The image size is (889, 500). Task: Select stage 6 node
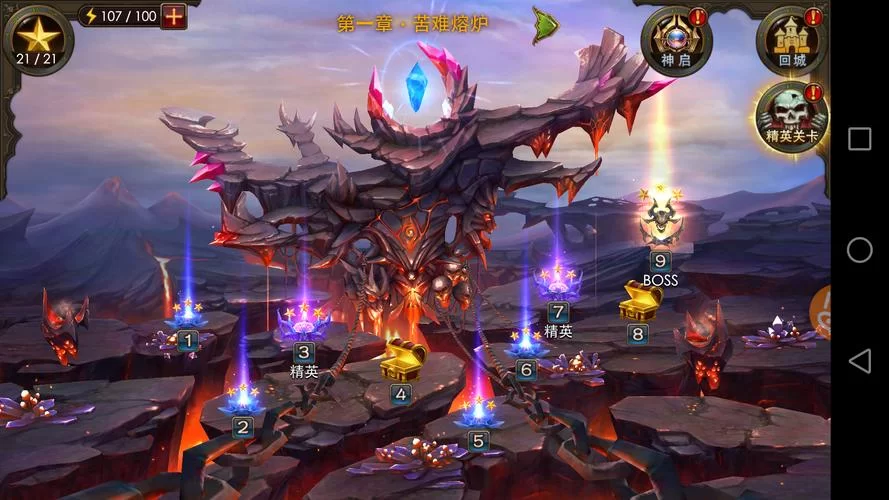coord(526,345)
